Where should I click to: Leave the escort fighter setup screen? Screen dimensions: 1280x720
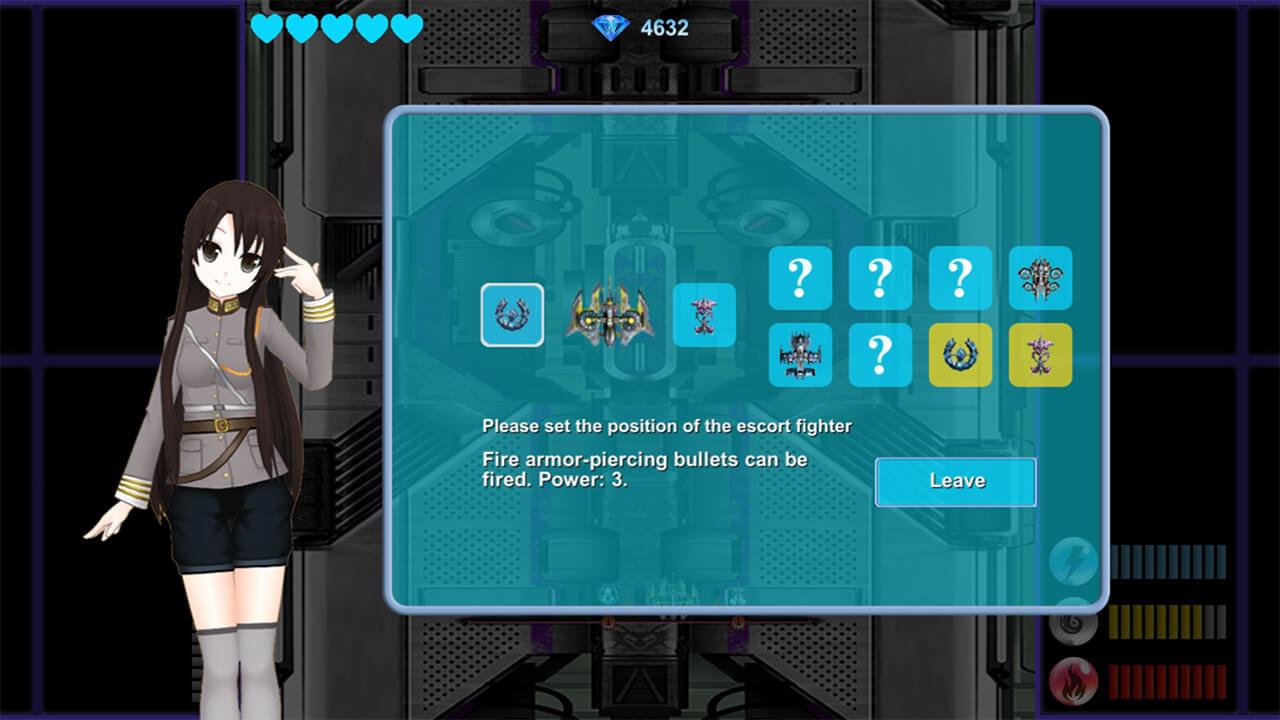coord(955,482)
